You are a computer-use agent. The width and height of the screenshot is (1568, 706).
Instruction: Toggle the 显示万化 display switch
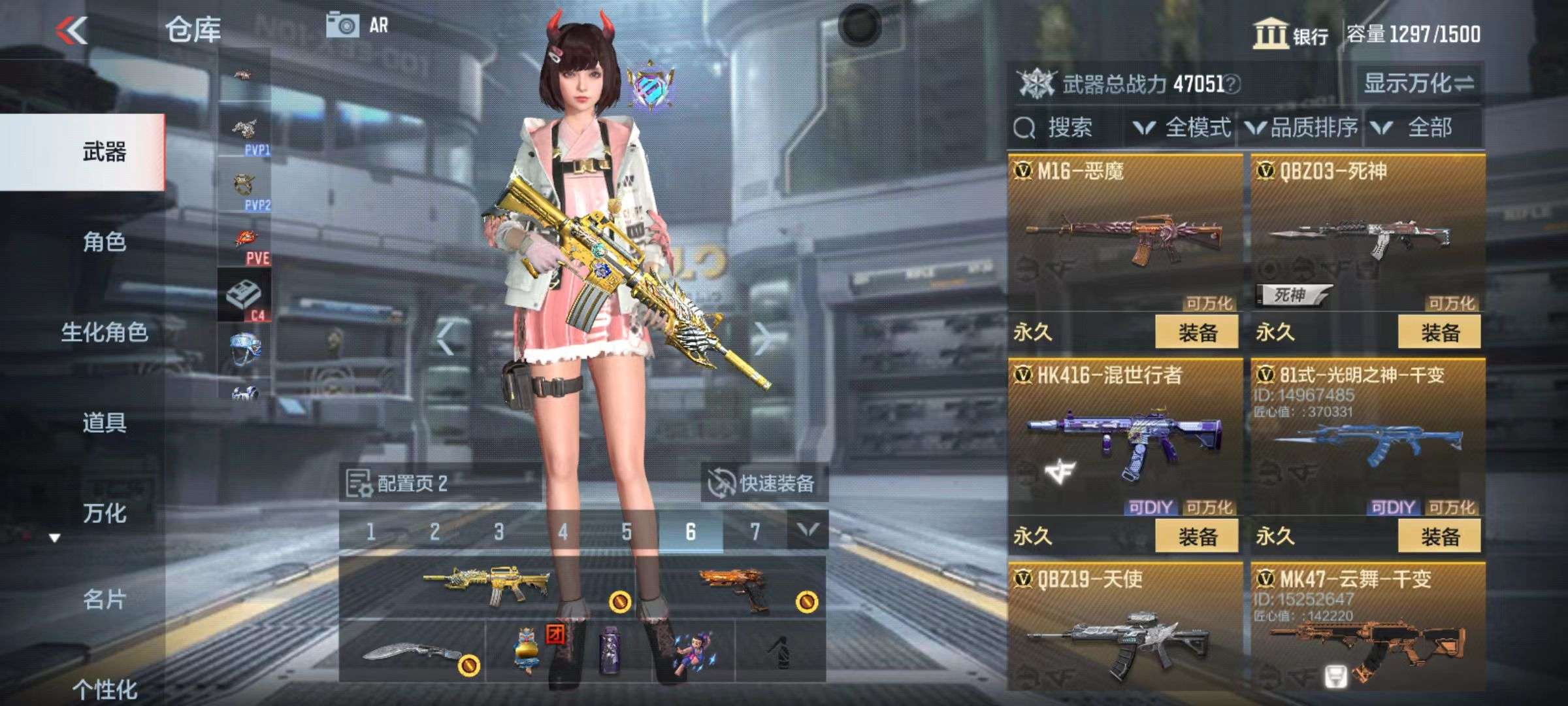click(x=1418, y=84)
